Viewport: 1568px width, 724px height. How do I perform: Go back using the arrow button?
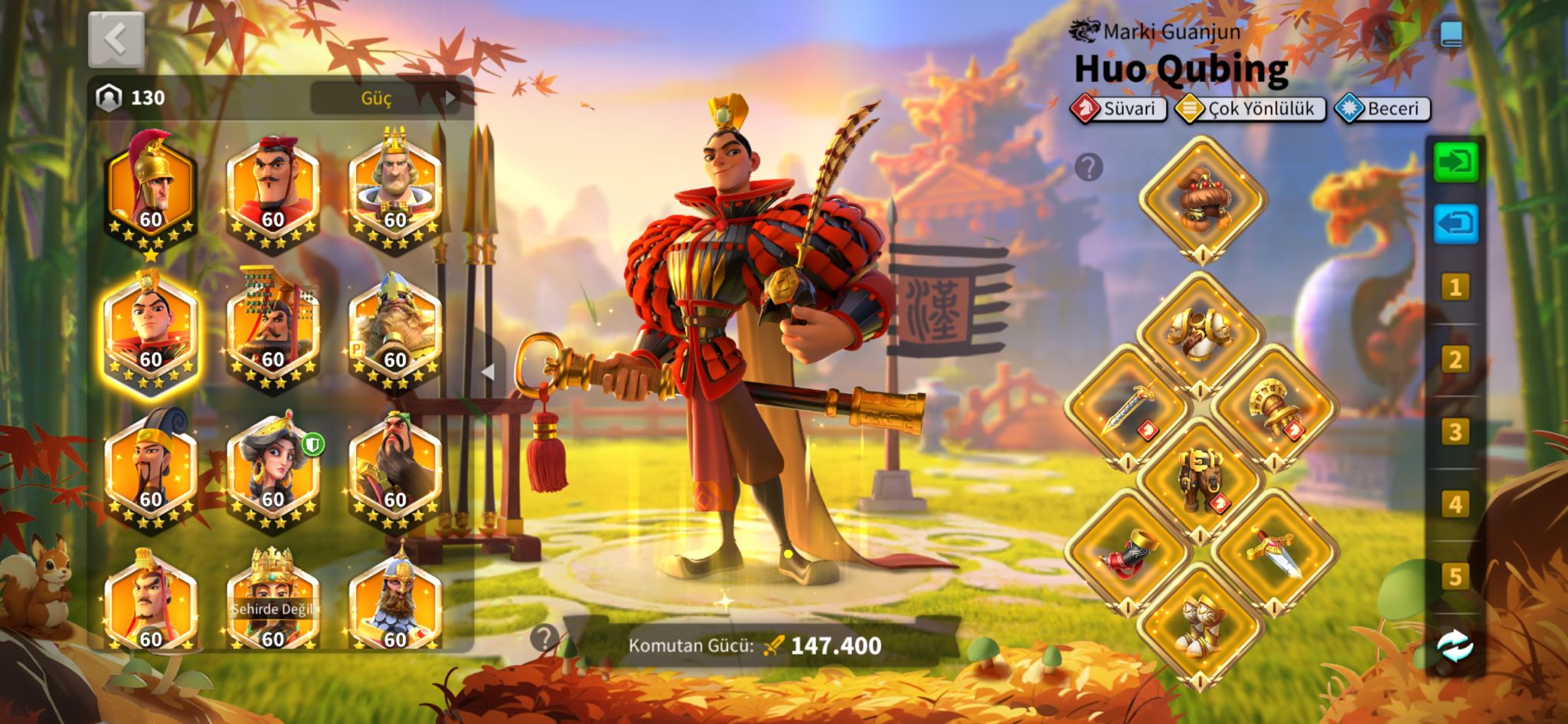point(116,38)
